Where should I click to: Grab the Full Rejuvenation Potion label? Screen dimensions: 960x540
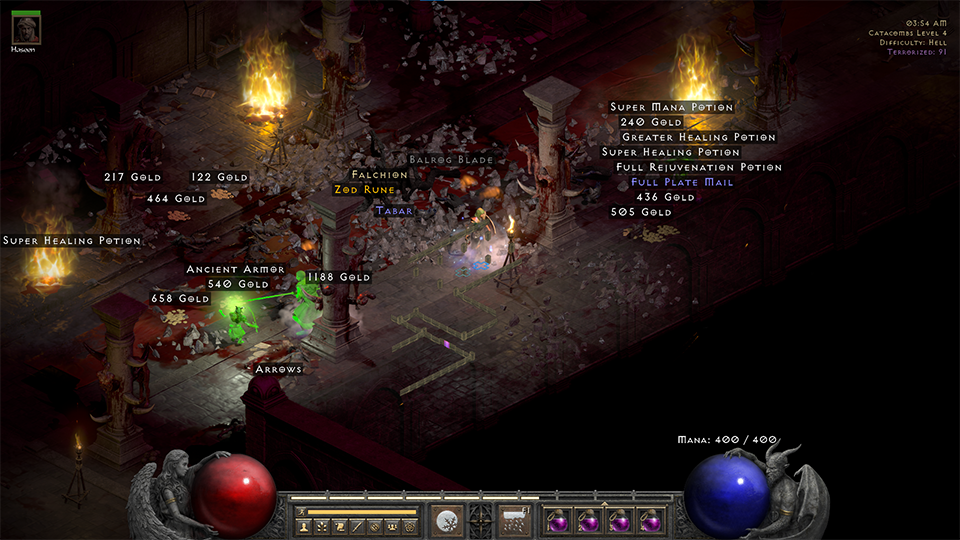click(x=699, y=168)
